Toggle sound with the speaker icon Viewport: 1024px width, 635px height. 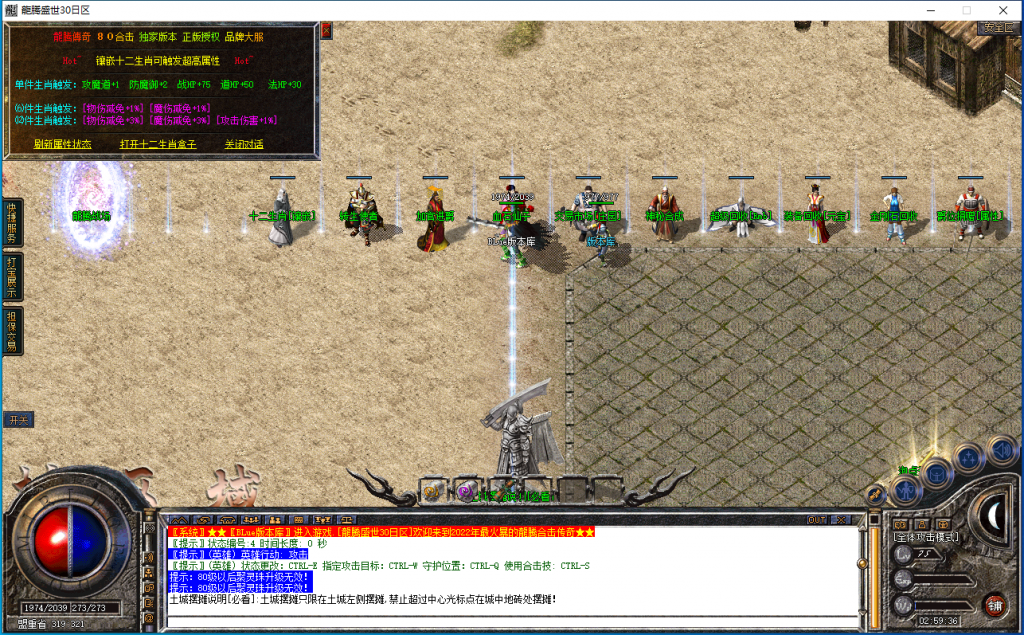pyautogui.click(x=999, y=447)
